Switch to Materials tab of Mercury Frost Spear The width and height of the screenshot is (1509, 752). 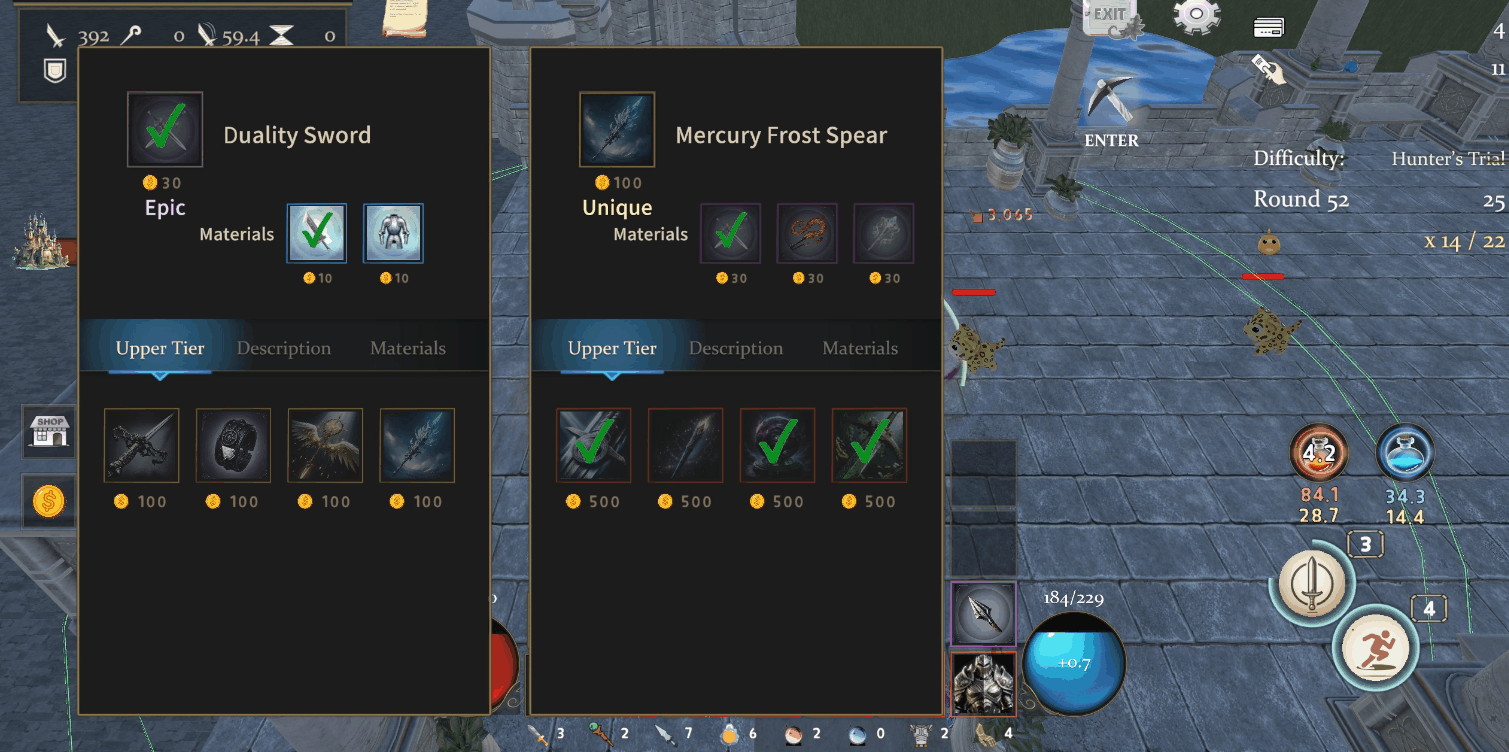[860, 348]
